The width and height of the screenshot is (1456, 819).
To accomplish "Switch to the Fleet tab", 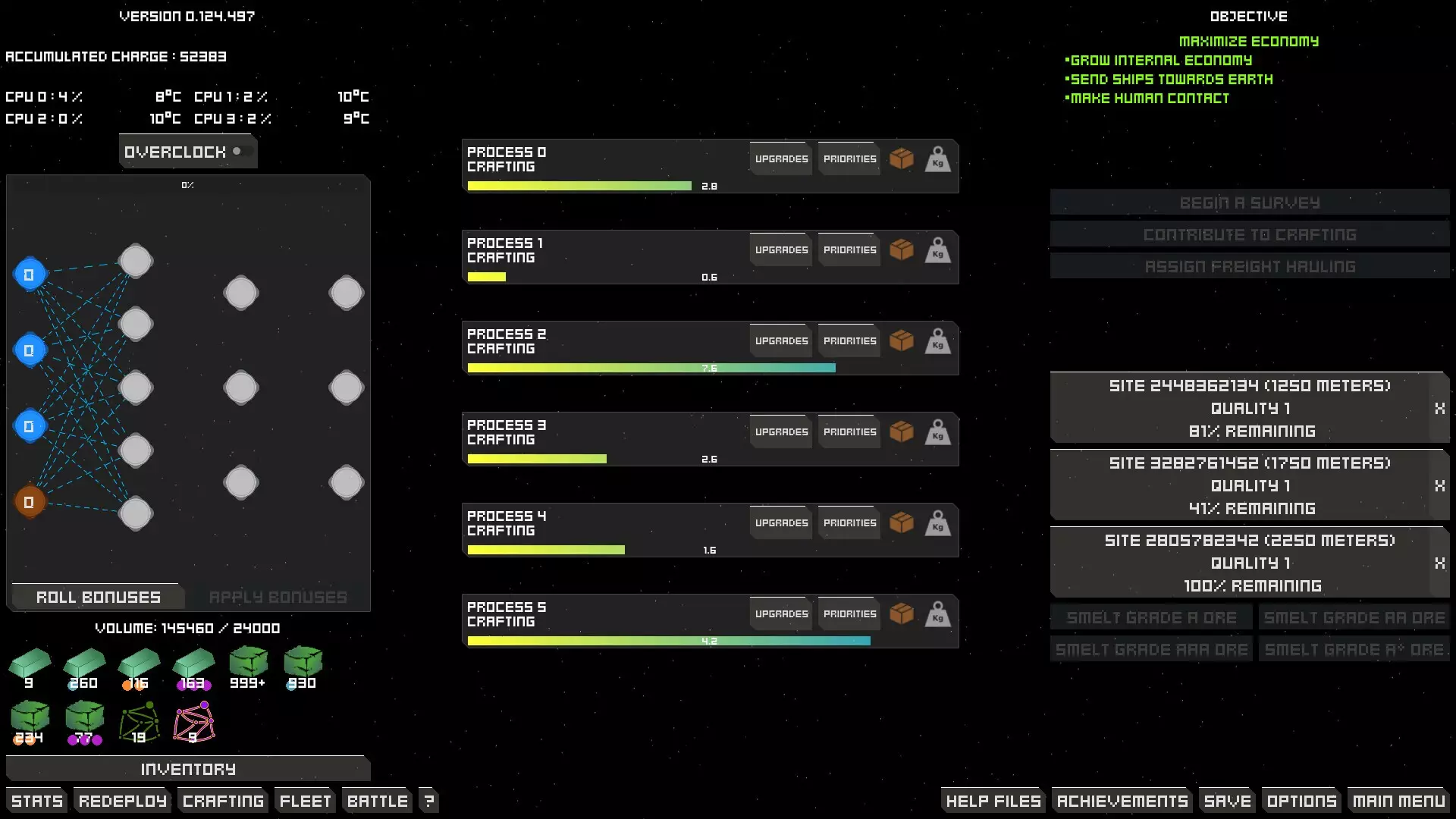I will click(x=304, y=800).
